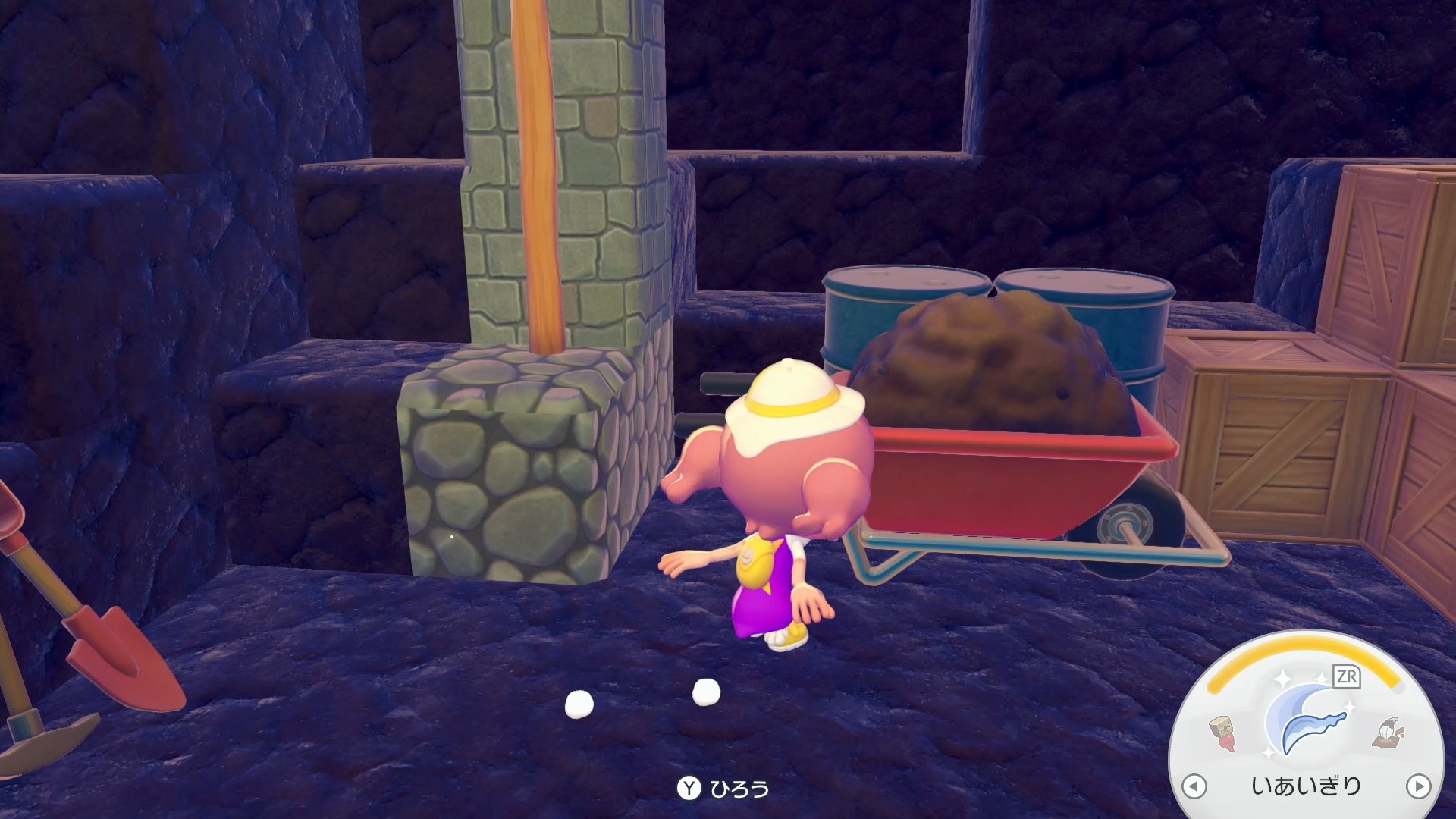Cycle to the next ability with right arrow
Viewport: 1456px width, 819px height.
click(1418, 786)
